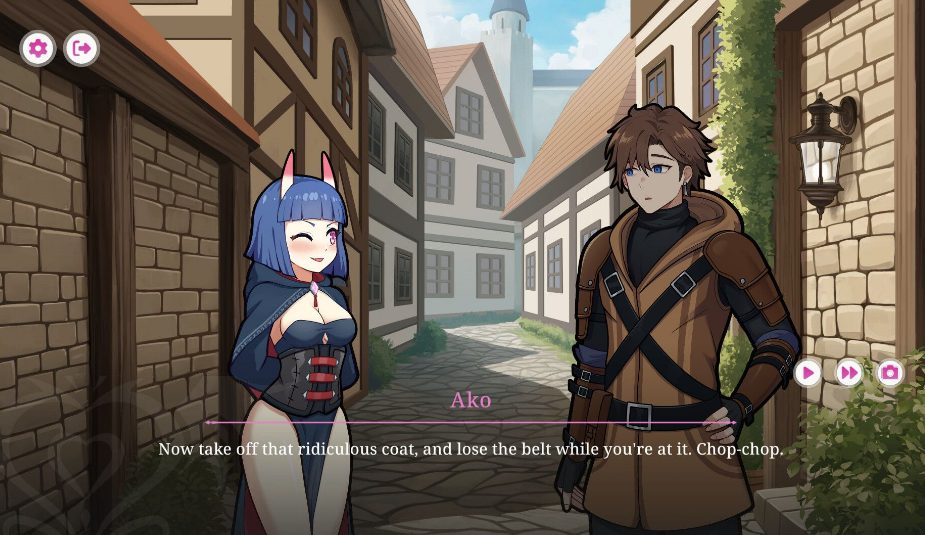The width and height of the screenshot is (925, 535).
Task: Start auto-play with the play button
Action: click(808, 373)
